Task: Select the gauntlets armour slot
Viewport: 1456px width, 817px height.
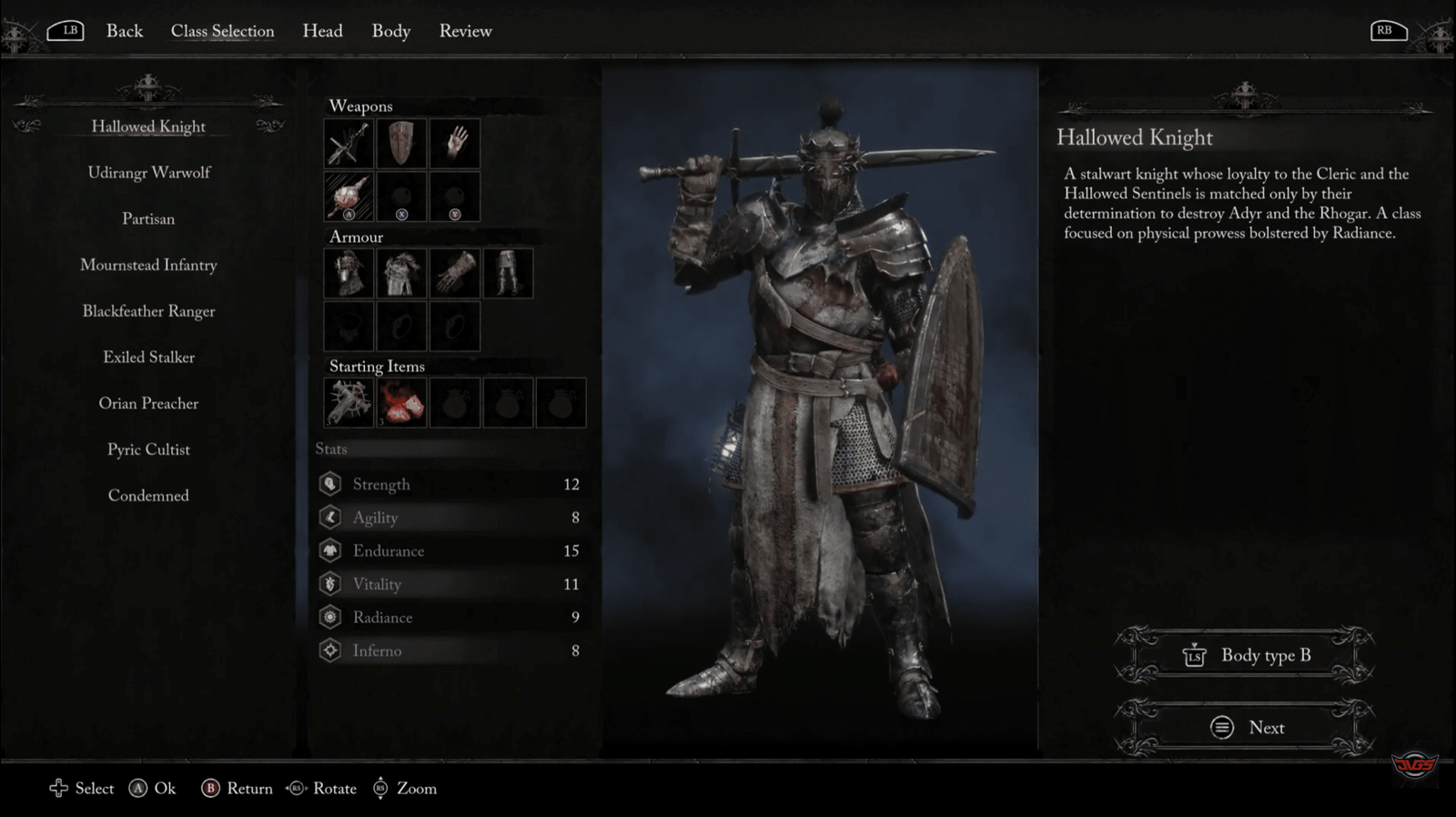Action: [455, 273]
